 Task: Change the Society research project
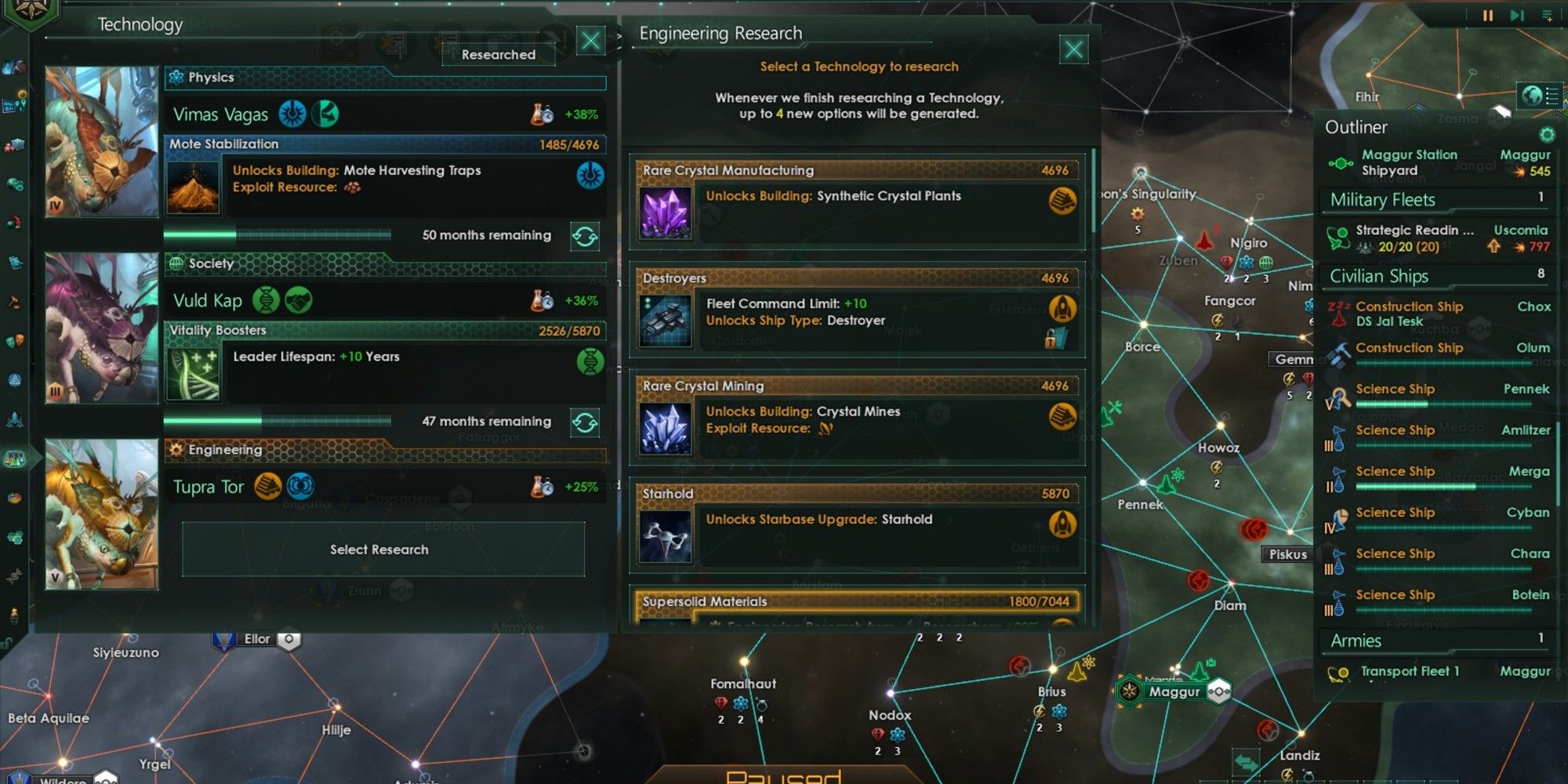point(585,423)
